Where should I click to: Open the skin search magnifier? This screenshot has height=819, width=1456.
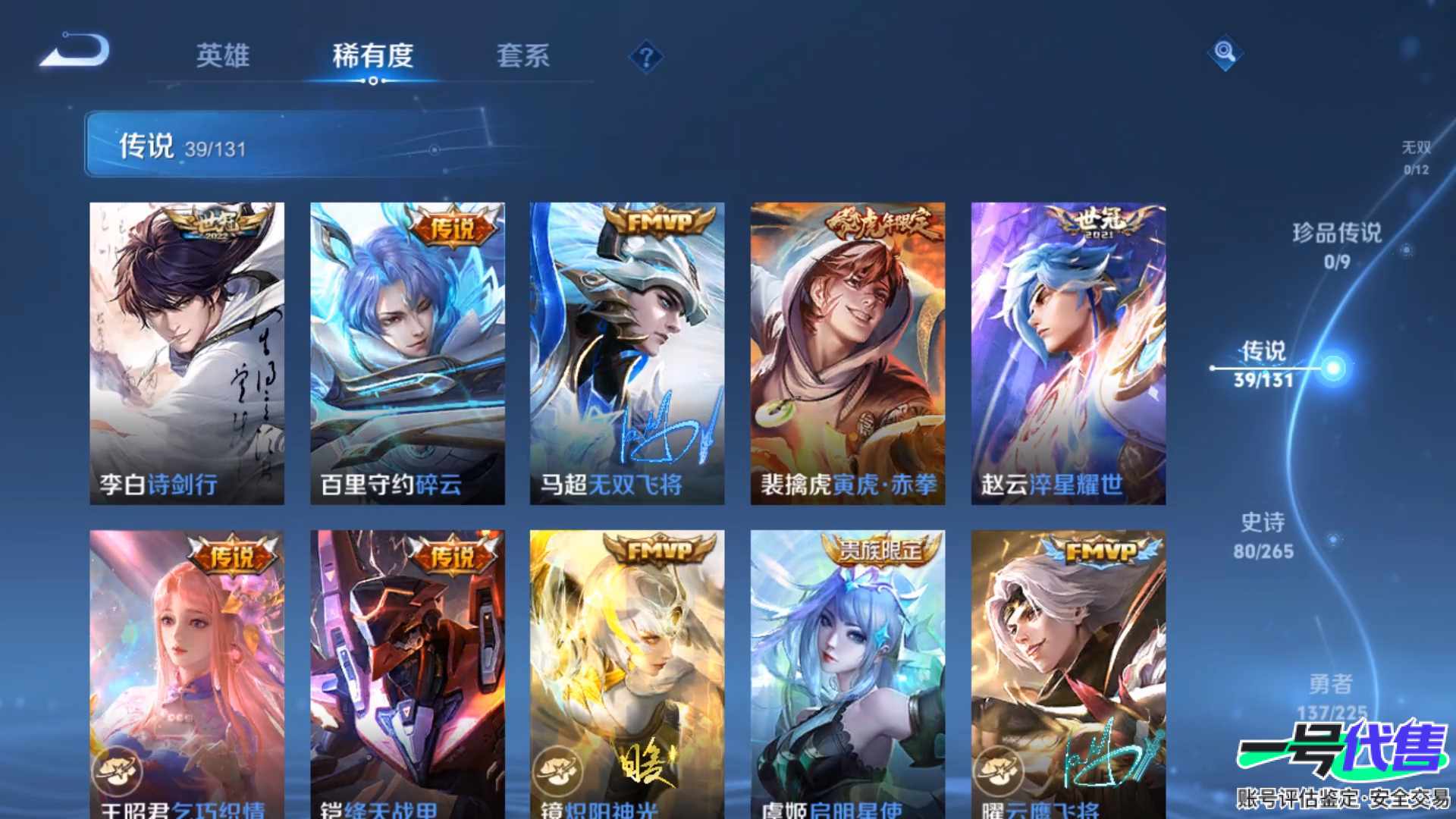click(1225, 52)
